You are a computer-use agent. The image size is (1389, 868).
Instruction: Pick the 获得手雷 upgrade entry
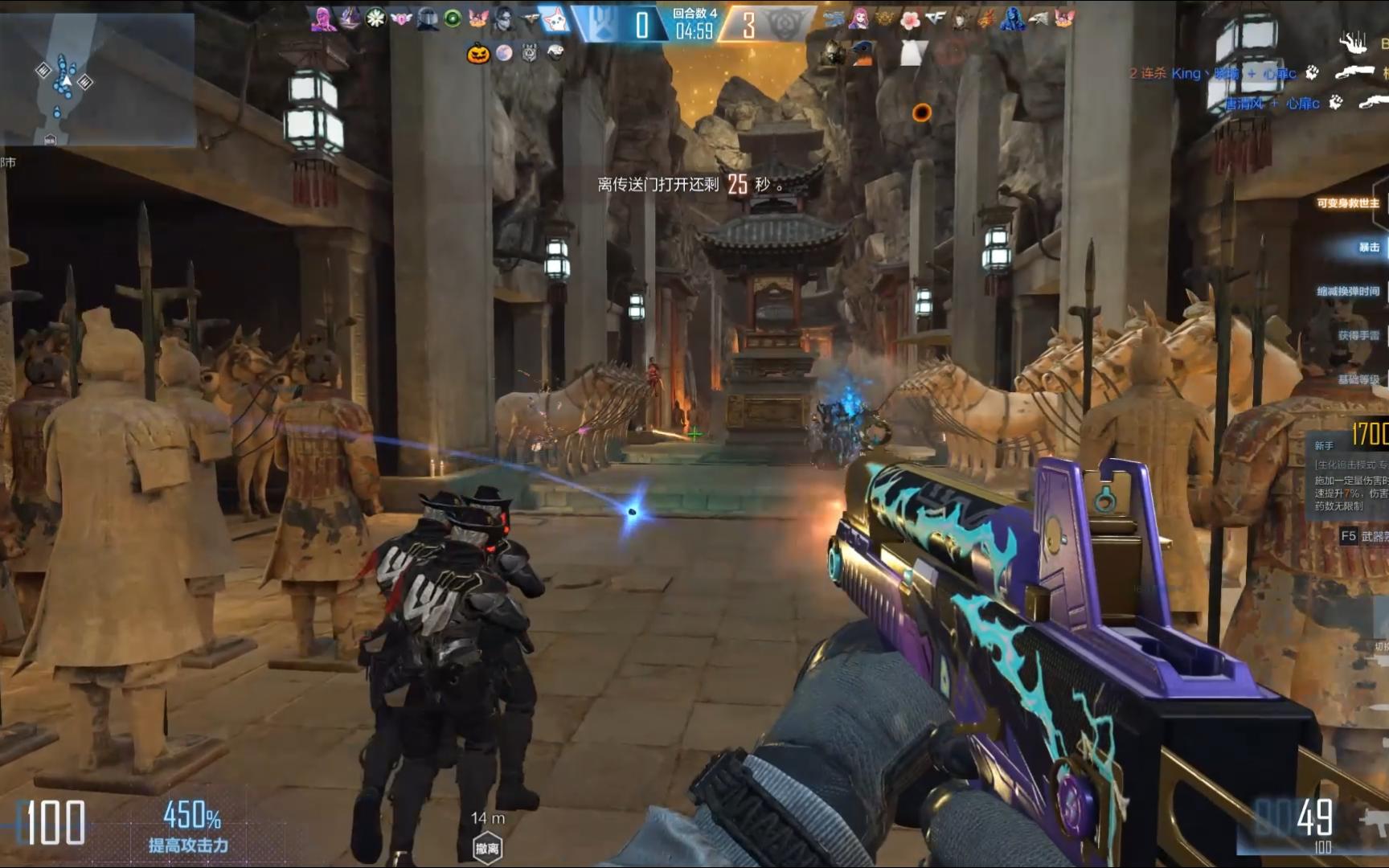pyautogui.click(x=1358, y=335)
